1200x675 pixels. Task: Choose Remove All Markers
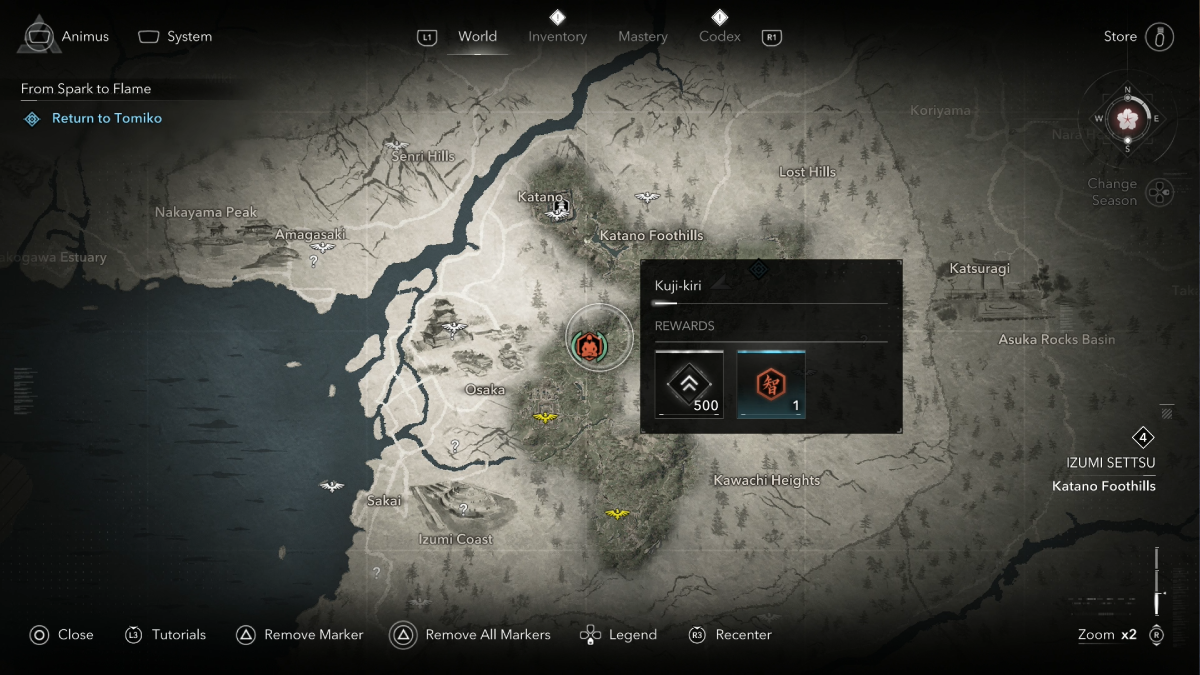pos(475,635)
